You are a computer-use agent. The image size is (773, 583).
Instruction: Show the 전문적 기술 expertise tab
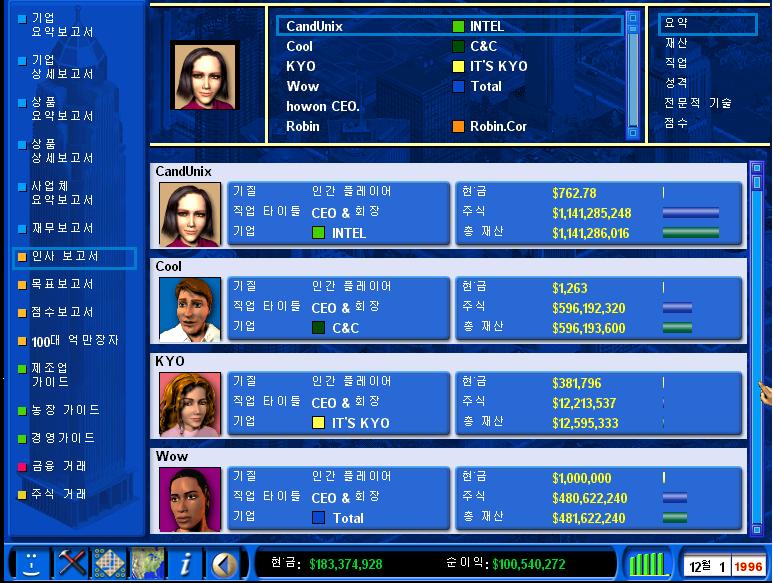coord(697,103)
